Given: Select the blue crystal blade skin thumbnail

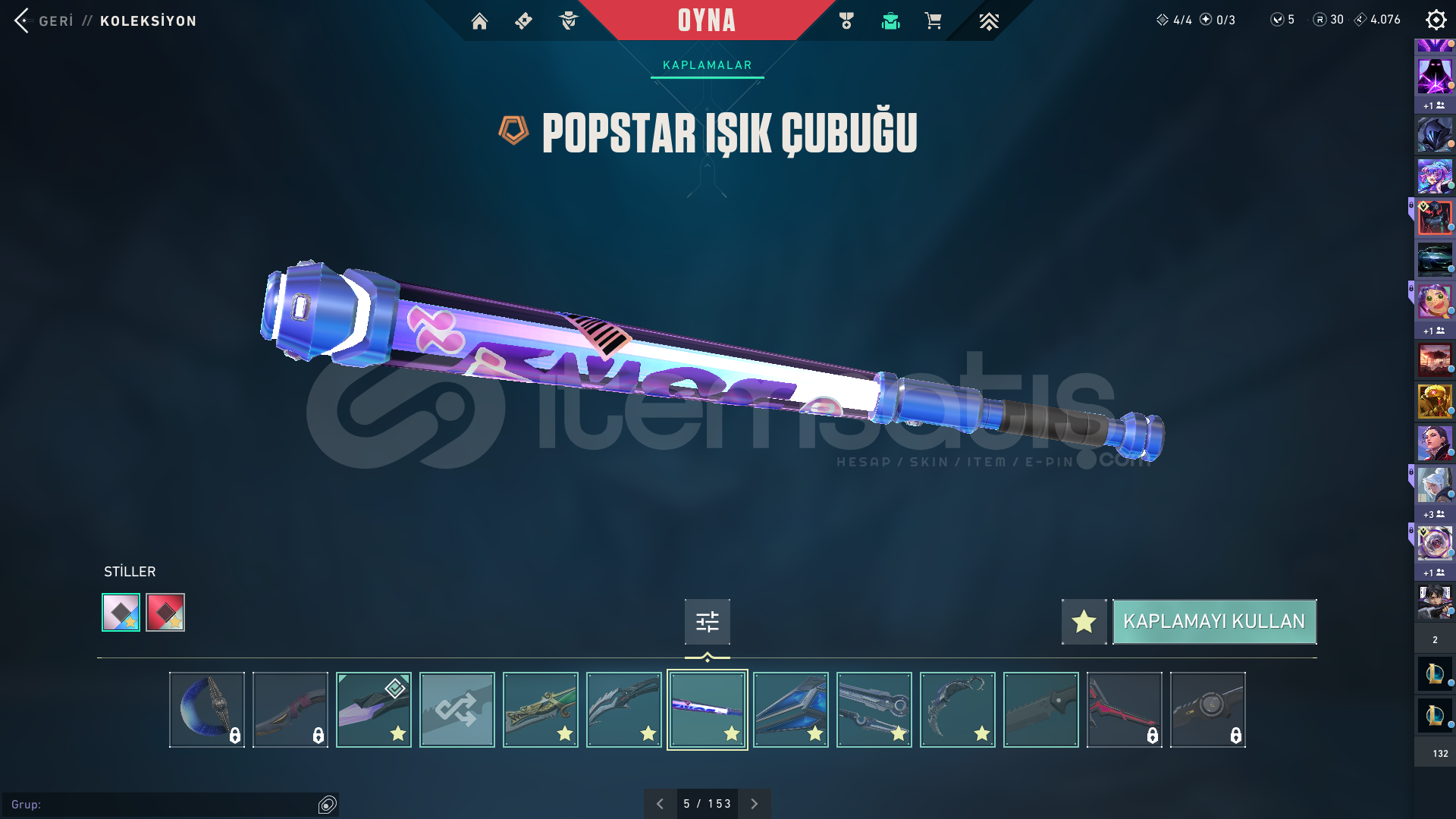Looking at the screenshot, I should click(x=790, y=710).
